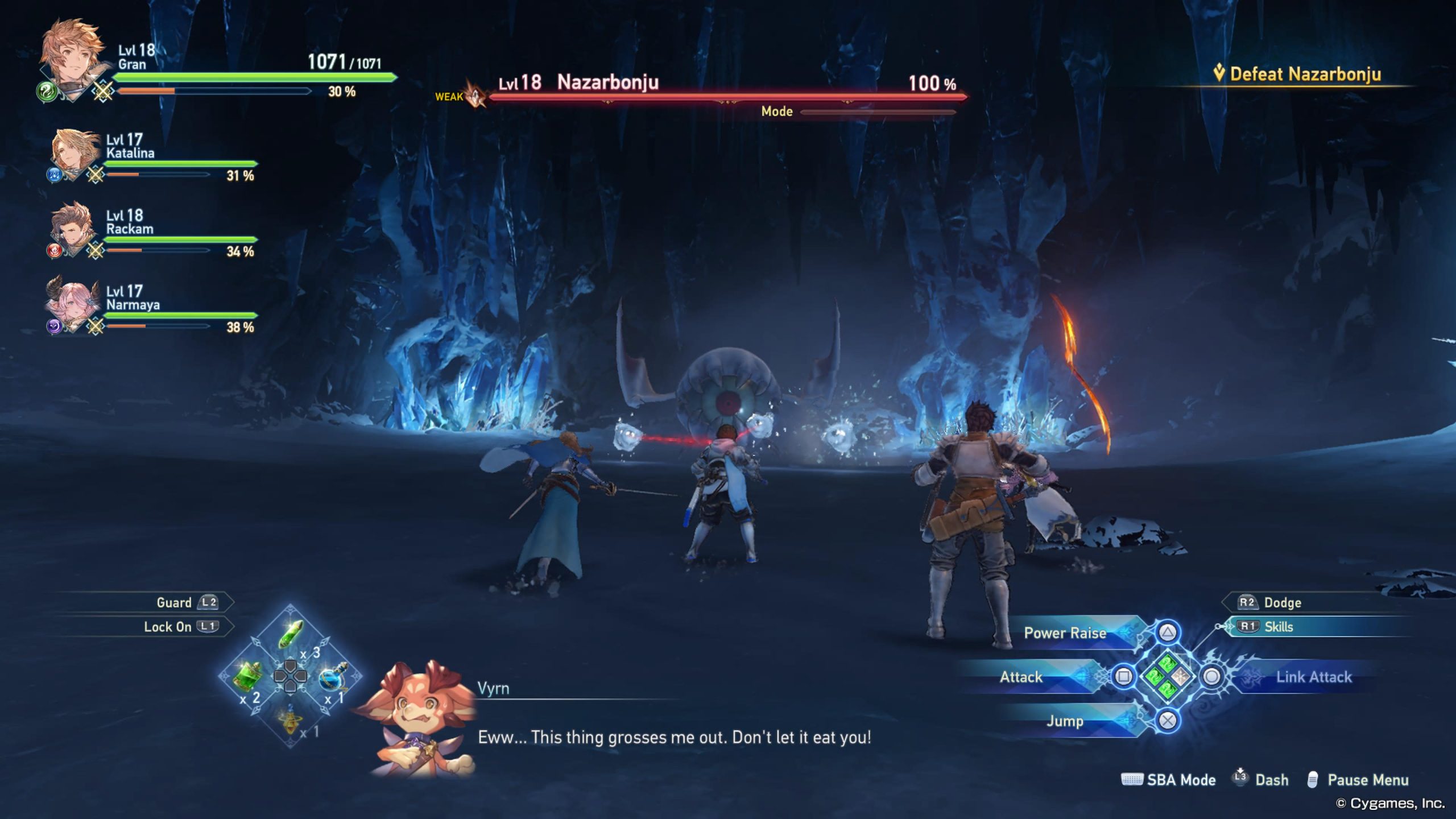Viewport: 1456px width, 819px height.
Task: Activate the Power Raise action
Action: coord(1065,632)
